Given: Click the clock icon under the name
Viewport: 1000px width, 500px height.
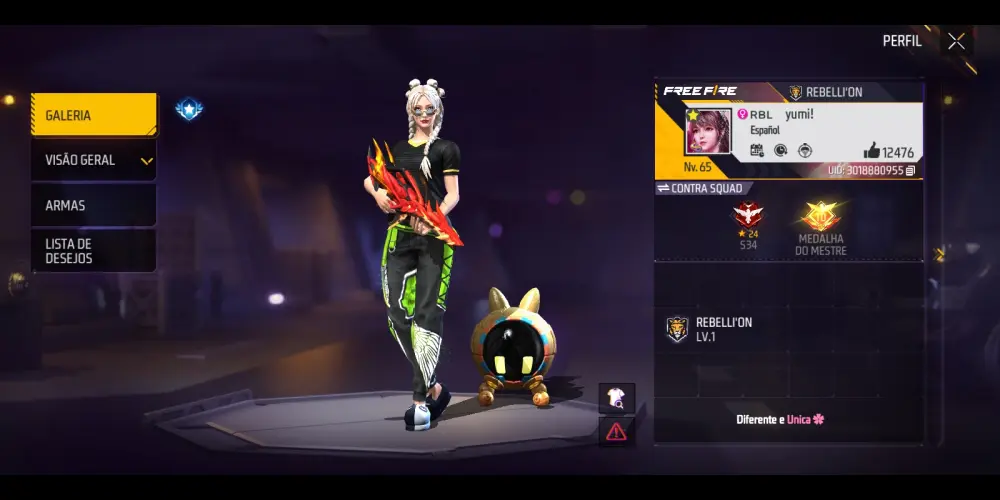Looking at the screenshot, I should click(780, 151).
